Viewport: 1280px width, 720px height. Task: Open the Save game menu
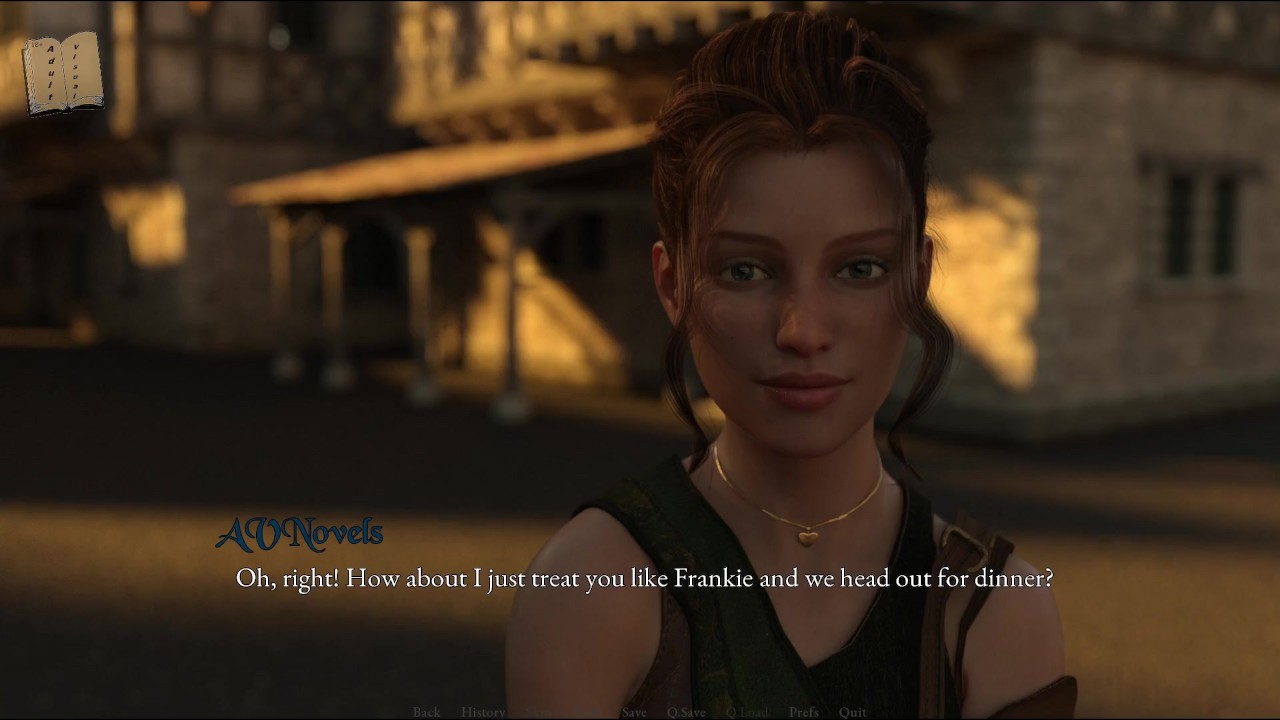pos(634,712)
